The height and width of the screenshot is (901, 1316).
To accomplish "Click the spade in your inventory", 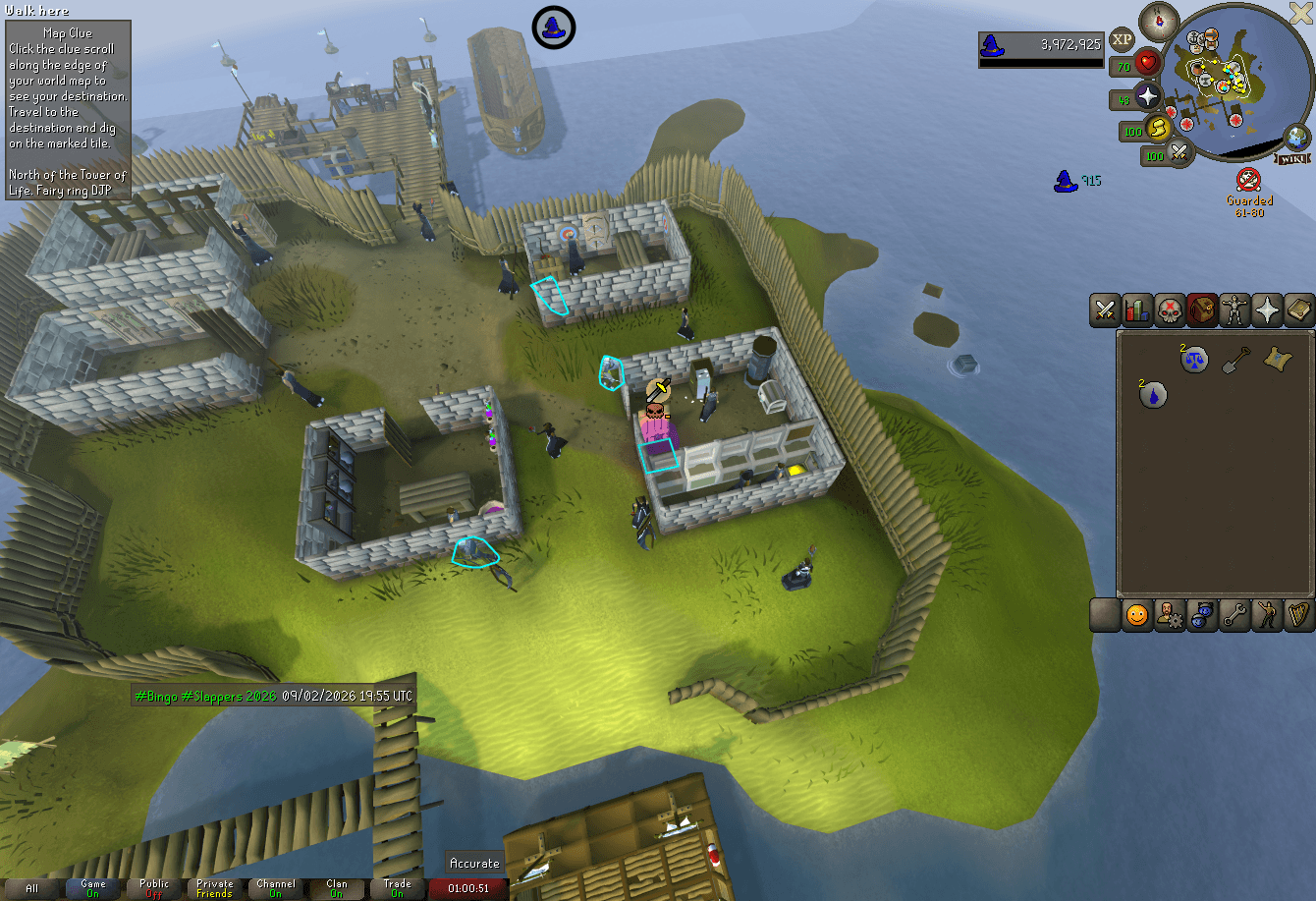I will tap(1235, 359).
